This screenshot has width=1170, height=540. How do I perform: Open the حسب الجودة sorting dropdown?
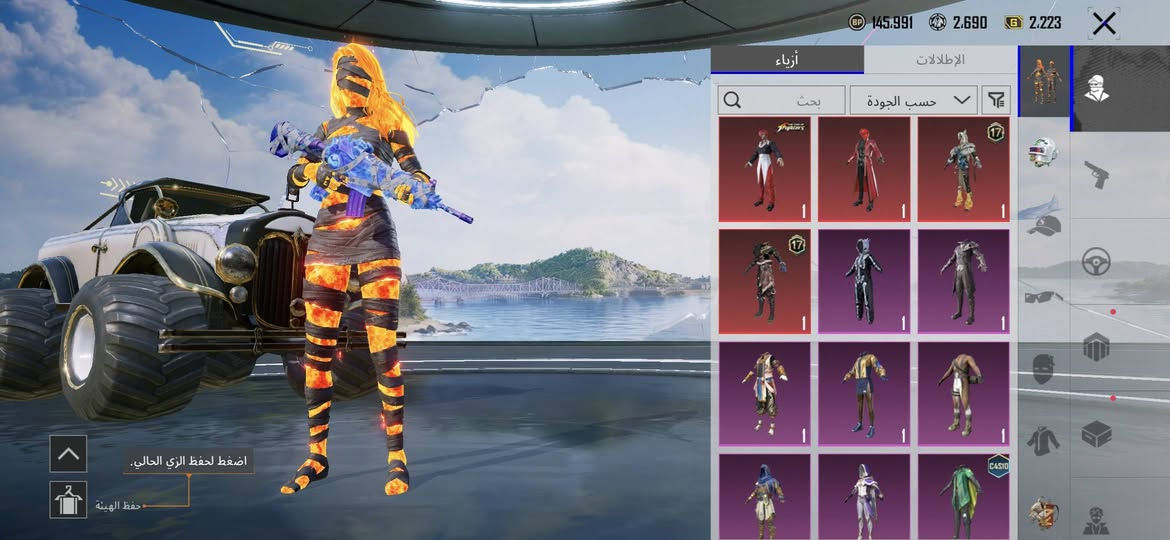[x=913, y=100]
